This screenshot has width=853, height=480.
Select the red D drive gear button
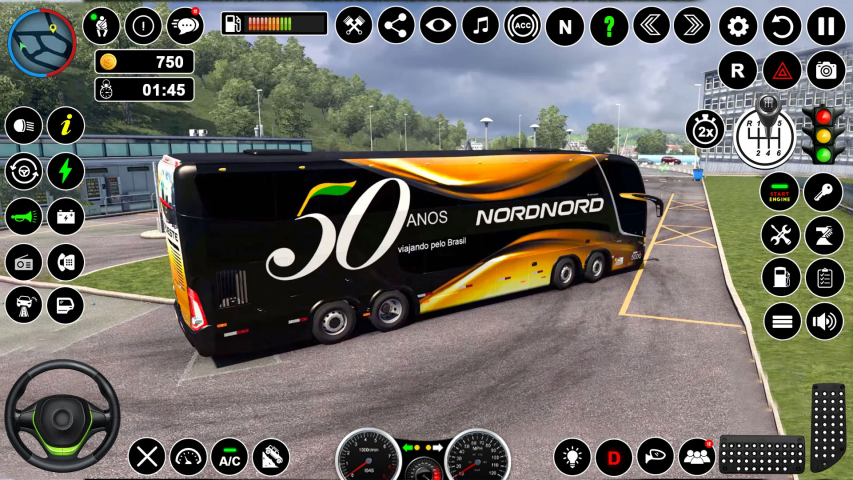click(614, 457)
